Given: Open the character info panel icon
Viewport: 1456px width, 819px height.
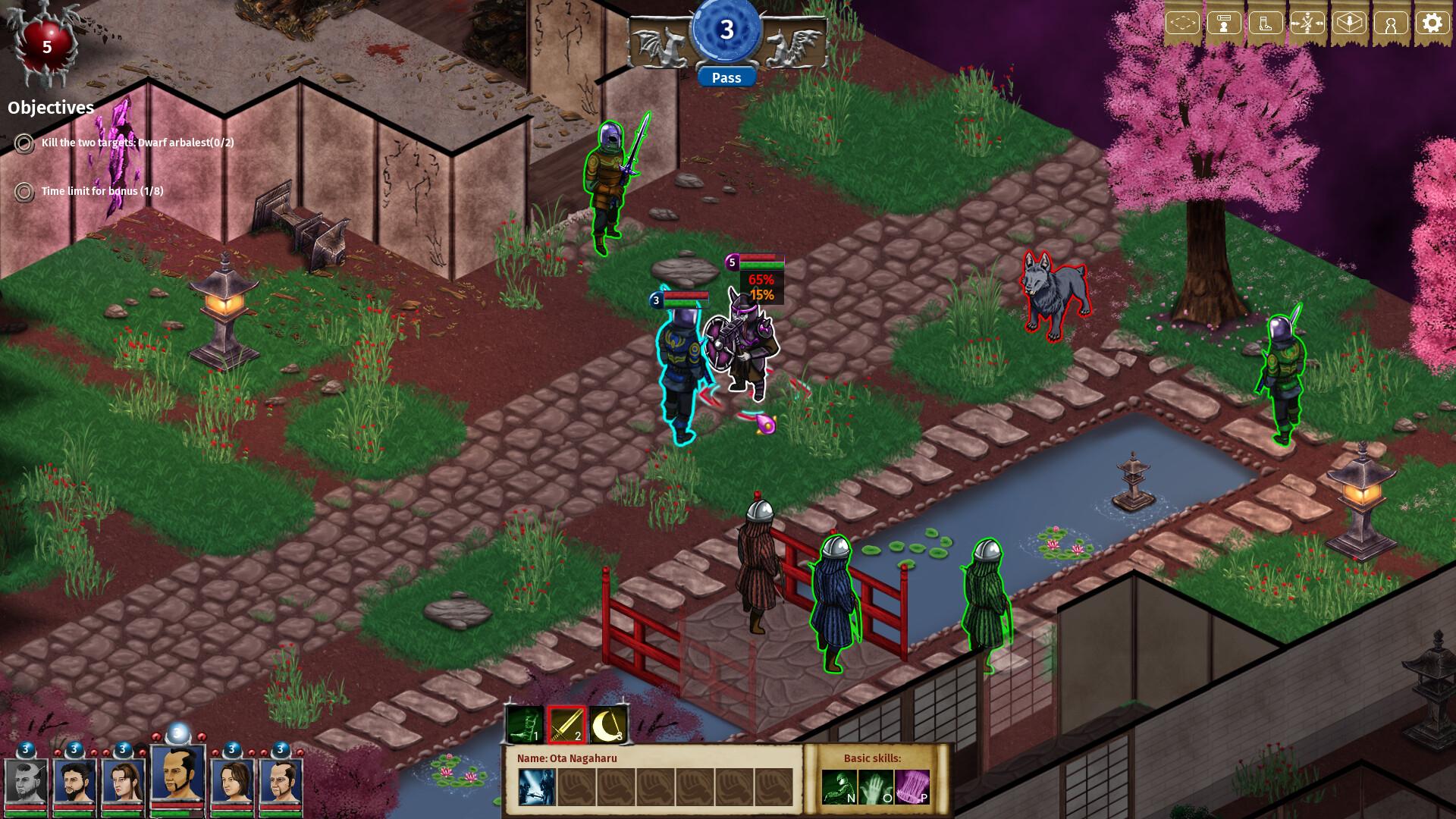Looking at the screenshot, I should [1225, 22].
